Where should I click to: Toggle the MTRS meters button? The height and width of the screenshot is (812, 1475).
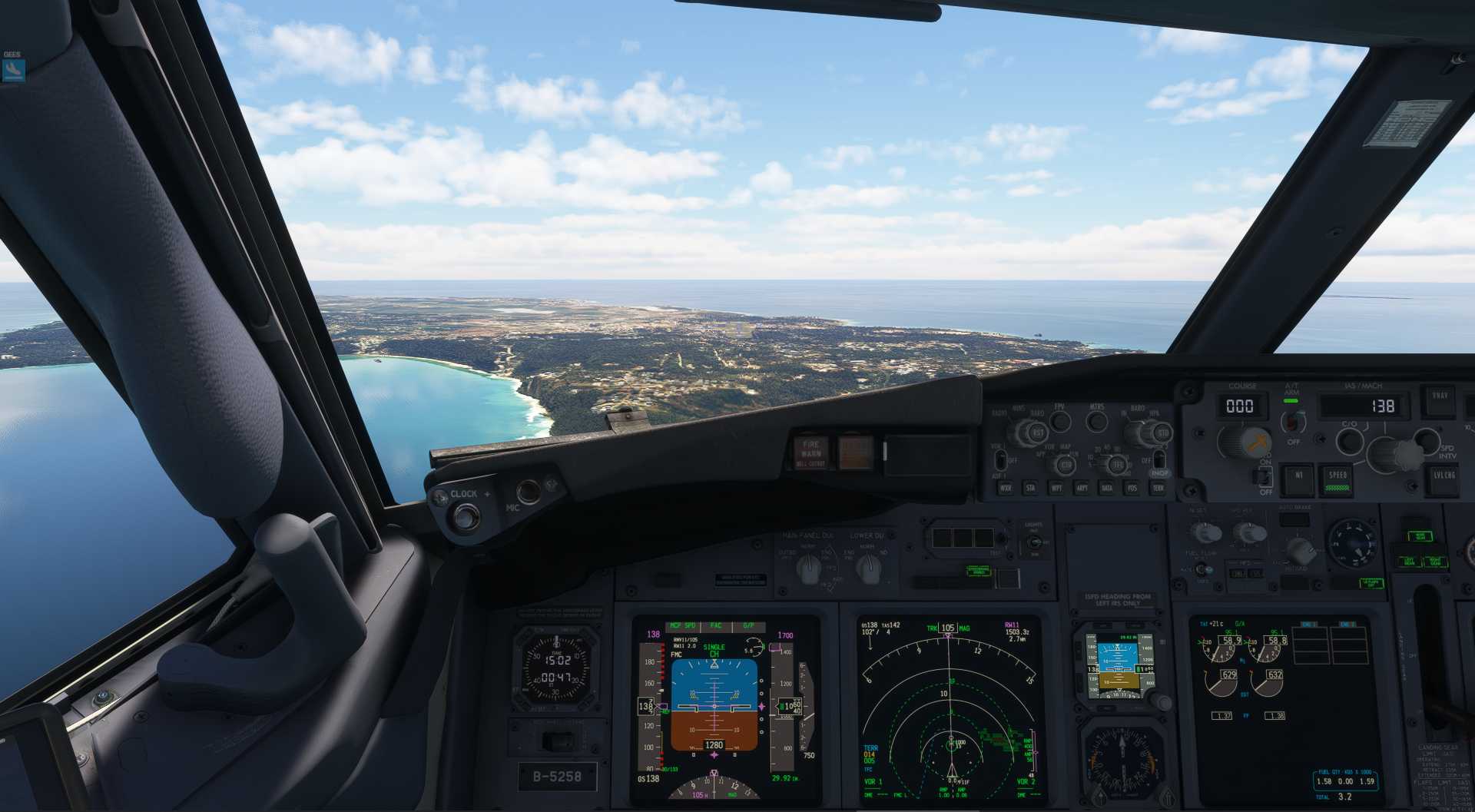tap(1097, 421)
